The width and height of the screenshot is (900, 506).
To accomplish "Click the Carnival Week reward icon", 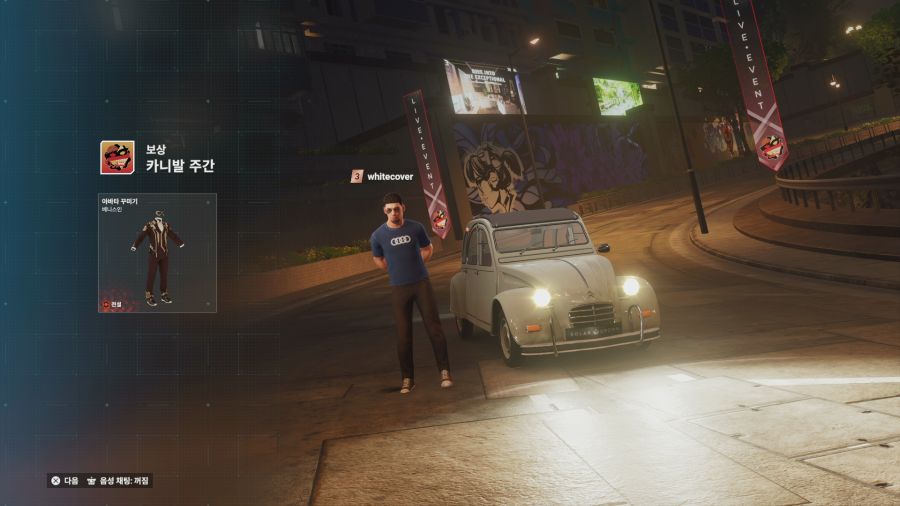I will (x=116, y=158).
